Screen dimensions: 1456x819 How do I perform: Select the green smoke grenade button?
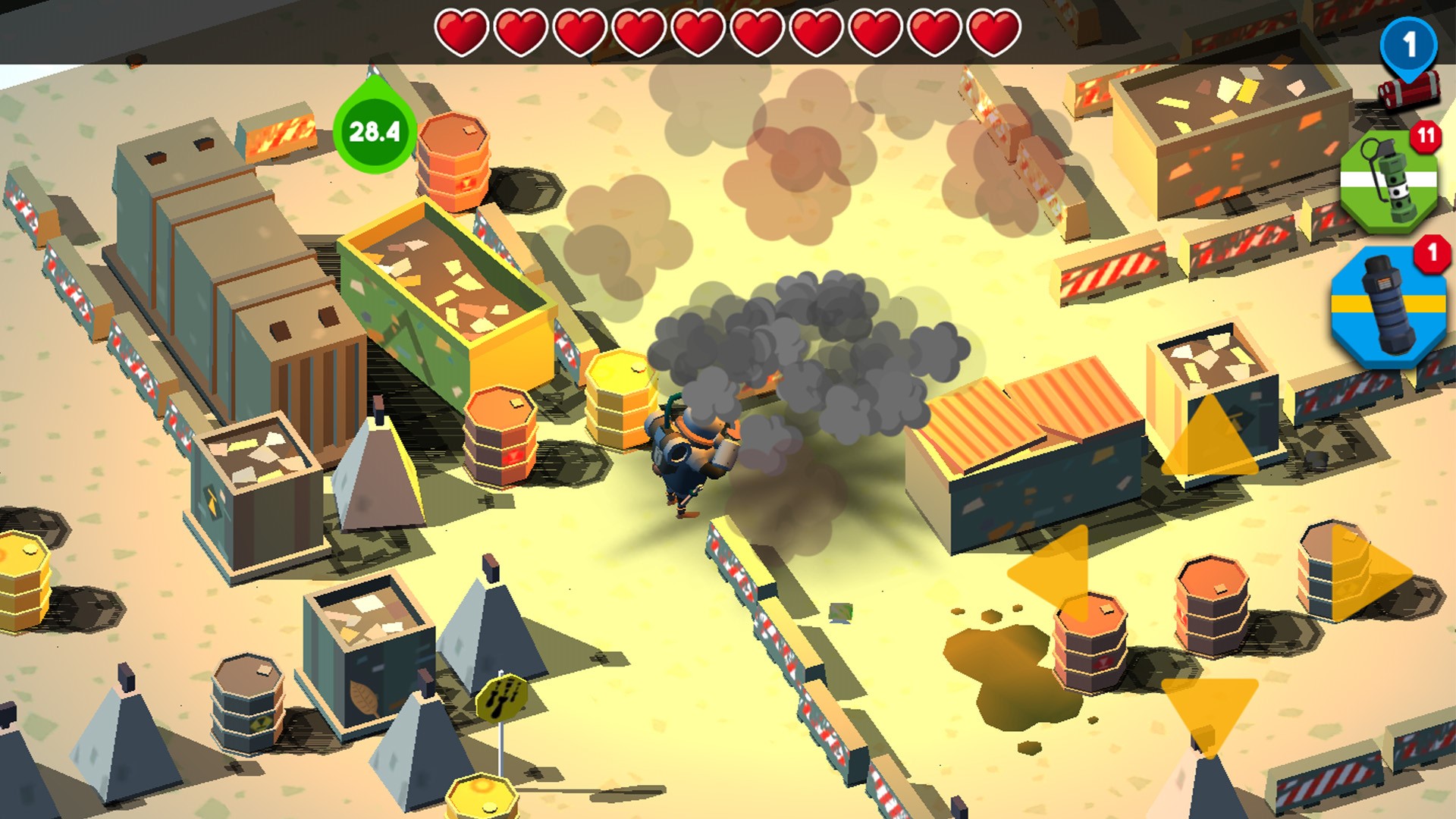pyautogui.click(x=1389, y=182)
